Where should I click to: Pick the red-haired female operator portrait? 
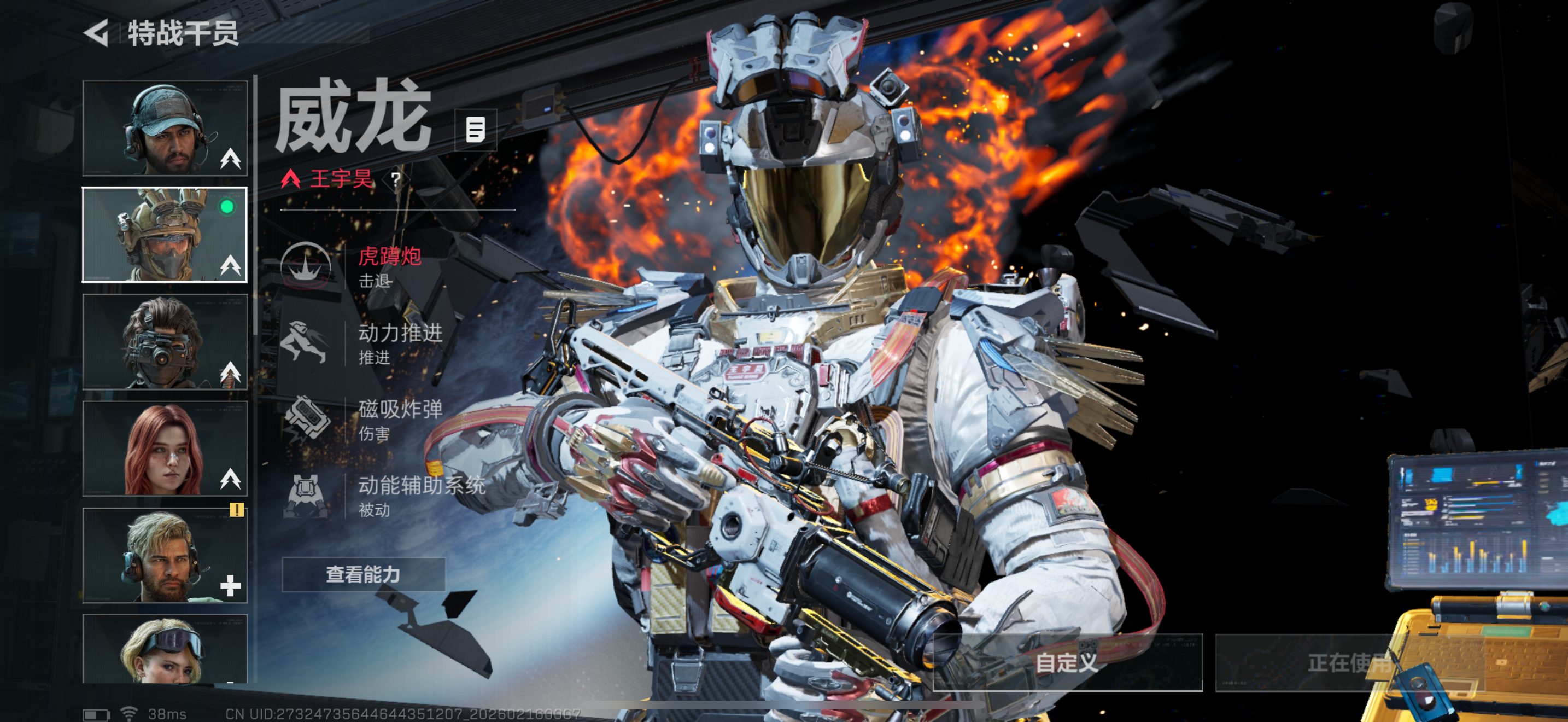point(165,448)
